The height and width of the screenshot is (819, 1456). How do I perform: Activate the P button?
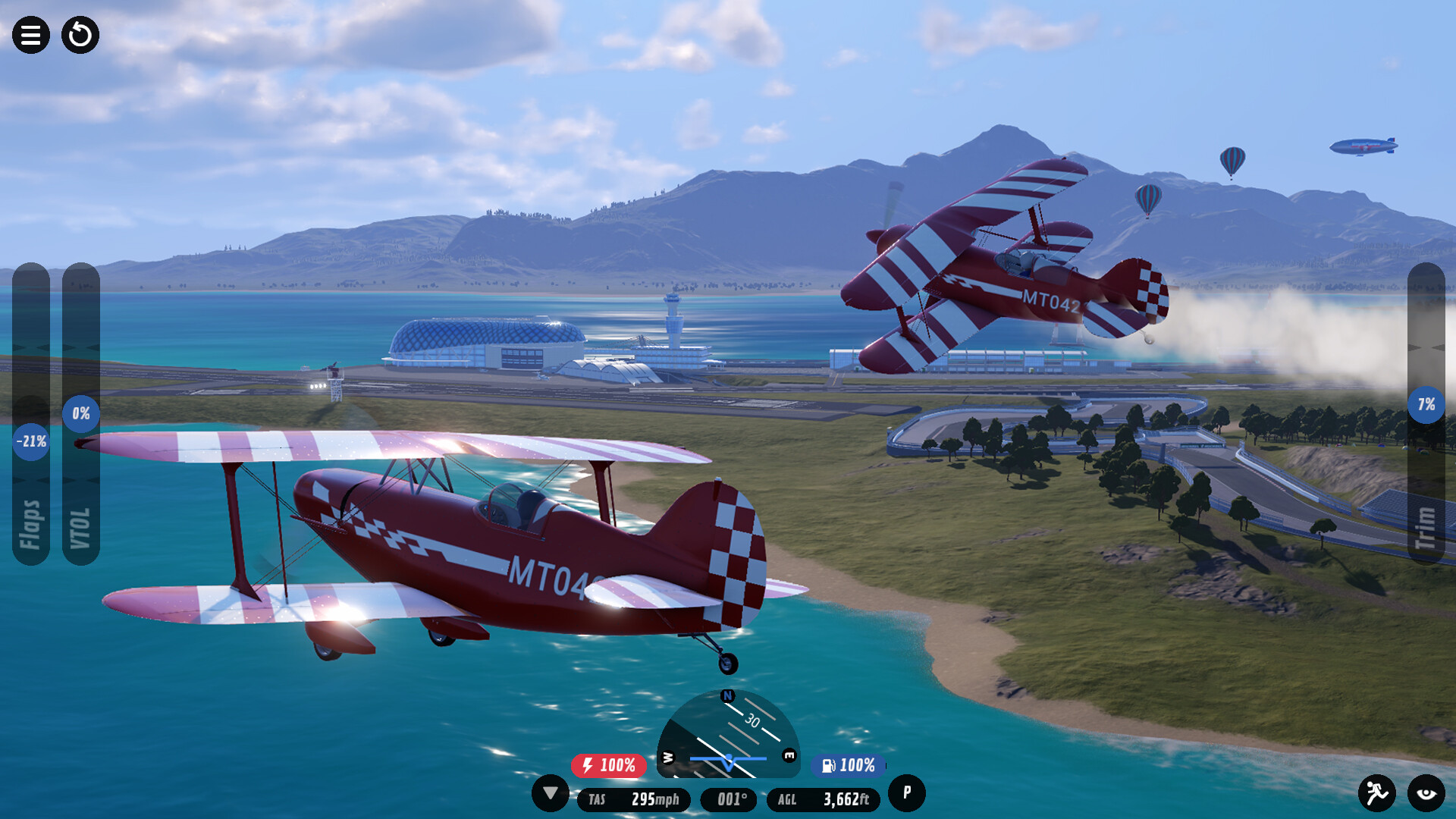pyautogui.click(x=906, y=793)
